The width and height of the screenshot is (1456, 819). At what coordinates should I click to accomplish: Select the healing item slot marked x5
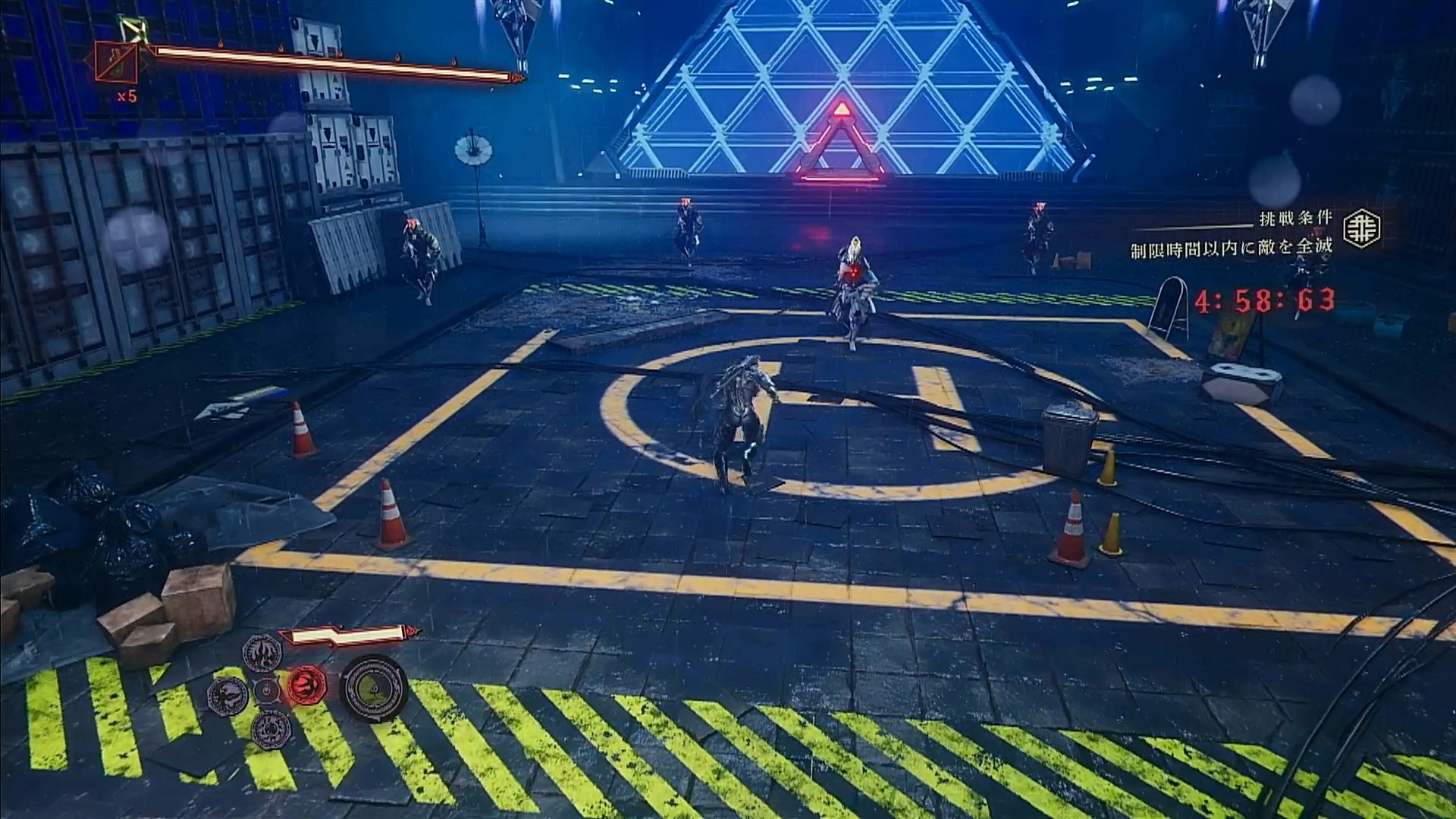tap(117, 63)
